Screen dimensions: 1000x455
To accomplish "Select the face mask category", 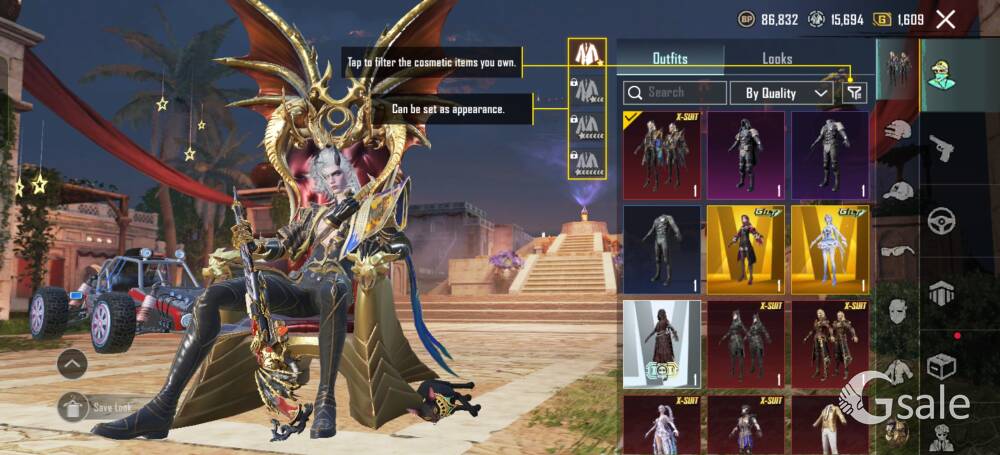I will 898,312.
